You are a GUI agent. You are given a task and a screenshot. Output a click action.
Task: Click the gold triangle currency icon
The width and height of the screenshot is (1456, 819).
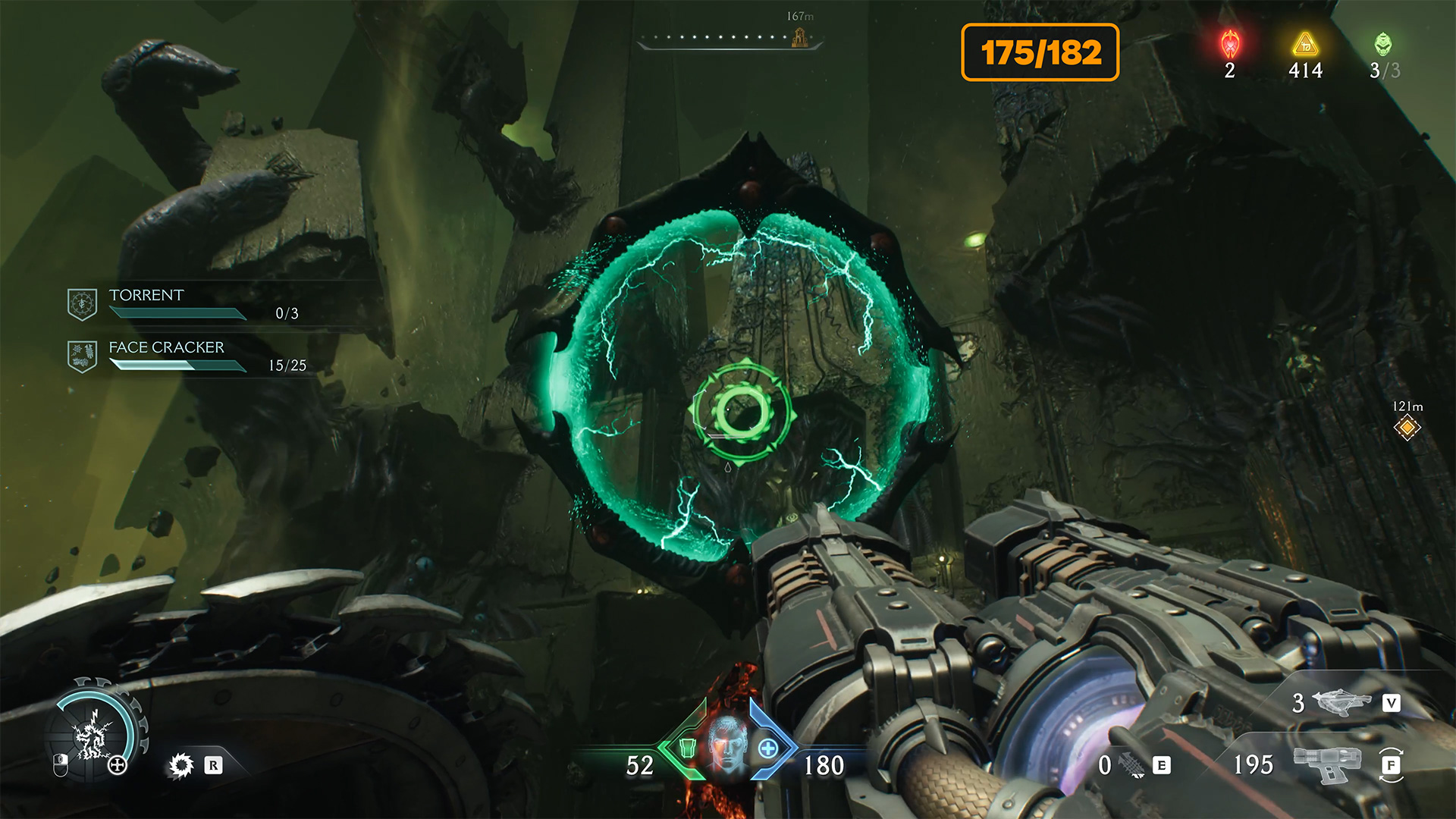pyautogui.click(x=1305, y=45)
